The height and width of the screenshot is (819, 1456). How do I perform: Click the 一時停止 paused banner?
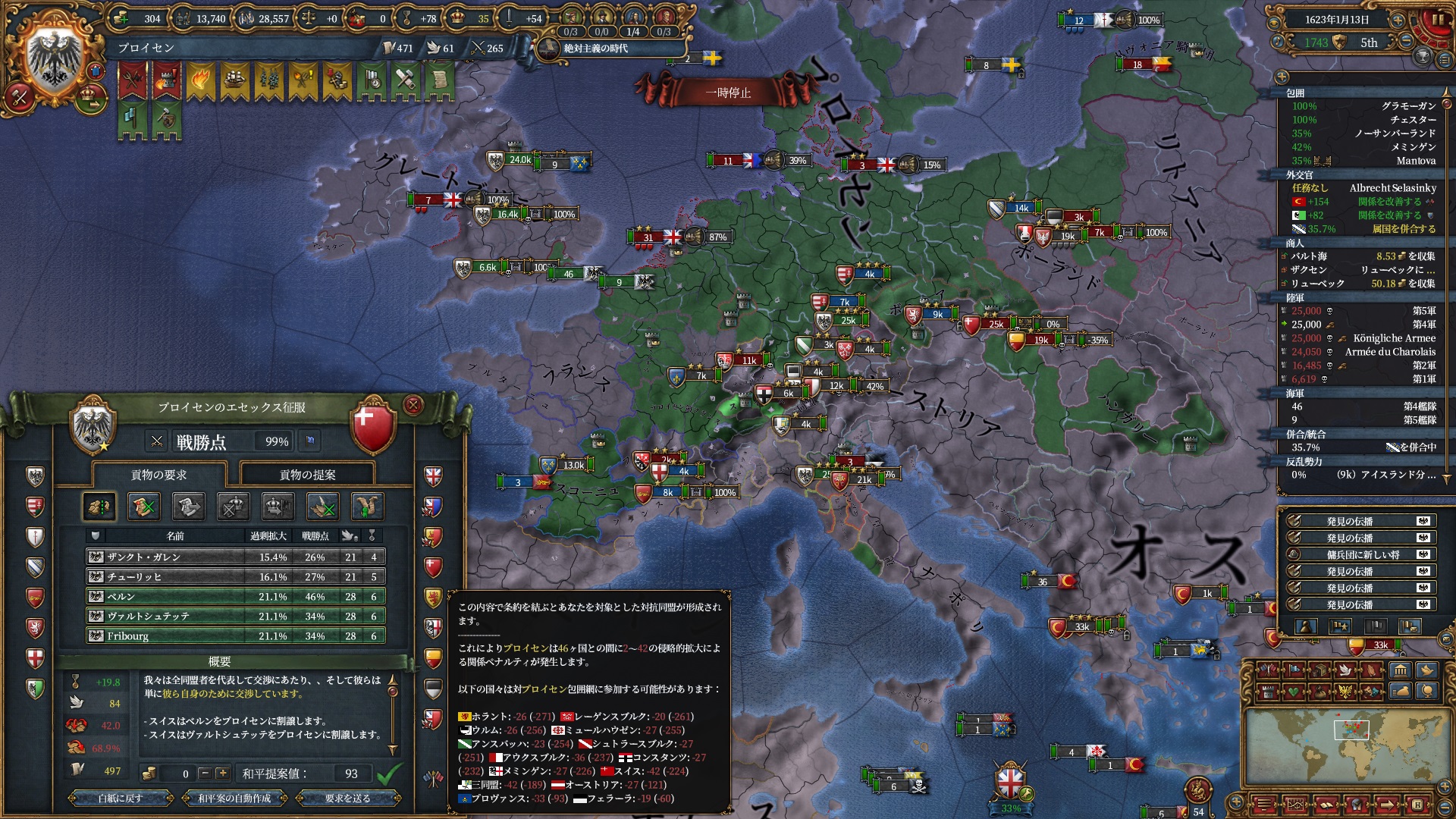pyautogui.click(x=728, y=93)
